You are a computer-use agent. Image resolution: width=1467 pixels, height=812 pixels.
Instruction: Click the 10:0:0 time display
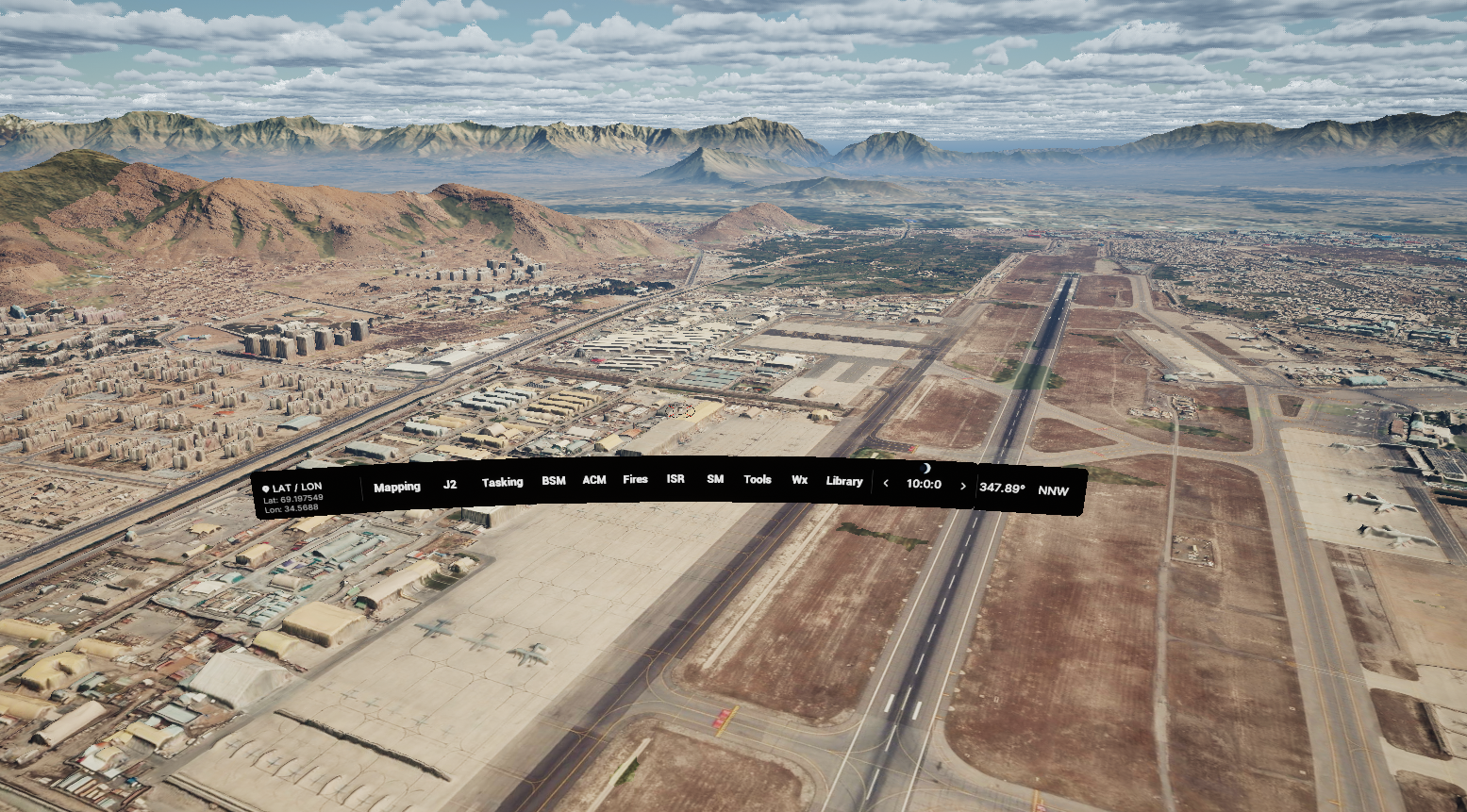click(924, 483)
